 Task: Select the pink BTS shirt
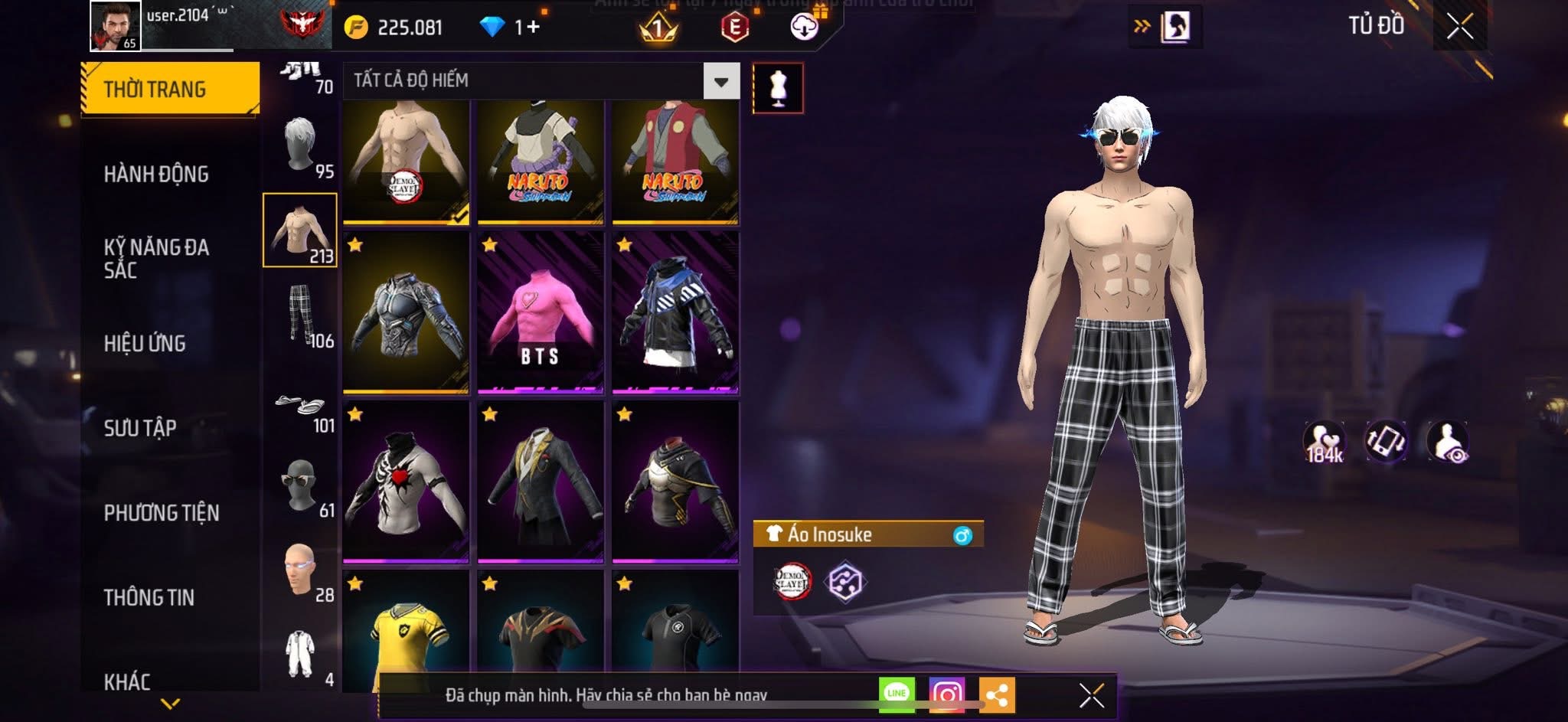coord(540,313)
